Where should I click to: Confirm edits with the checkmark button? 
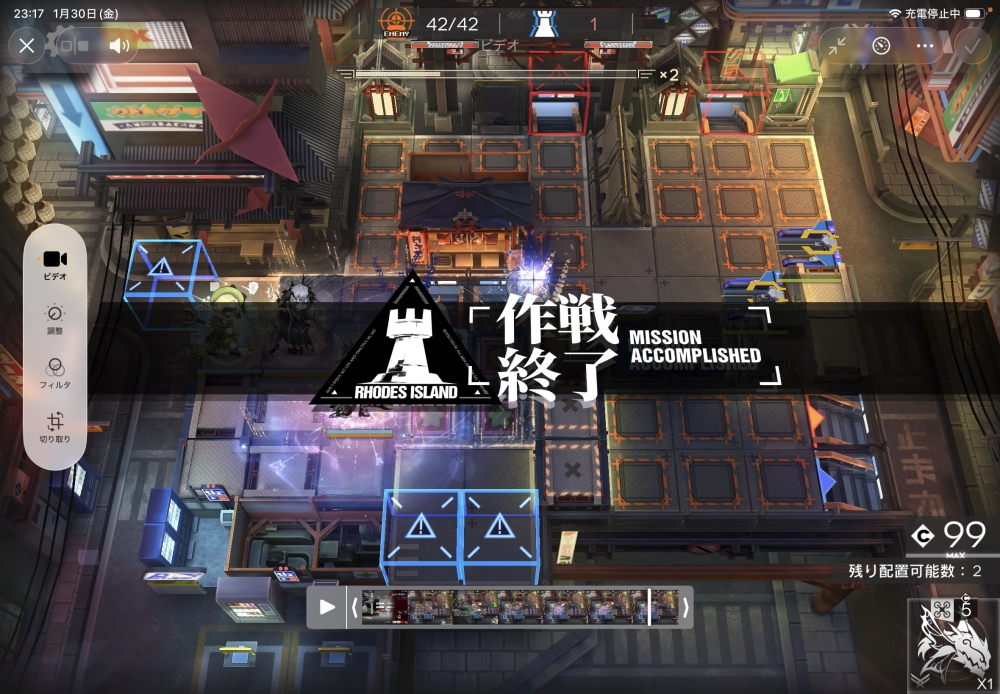tap(971, 45)
